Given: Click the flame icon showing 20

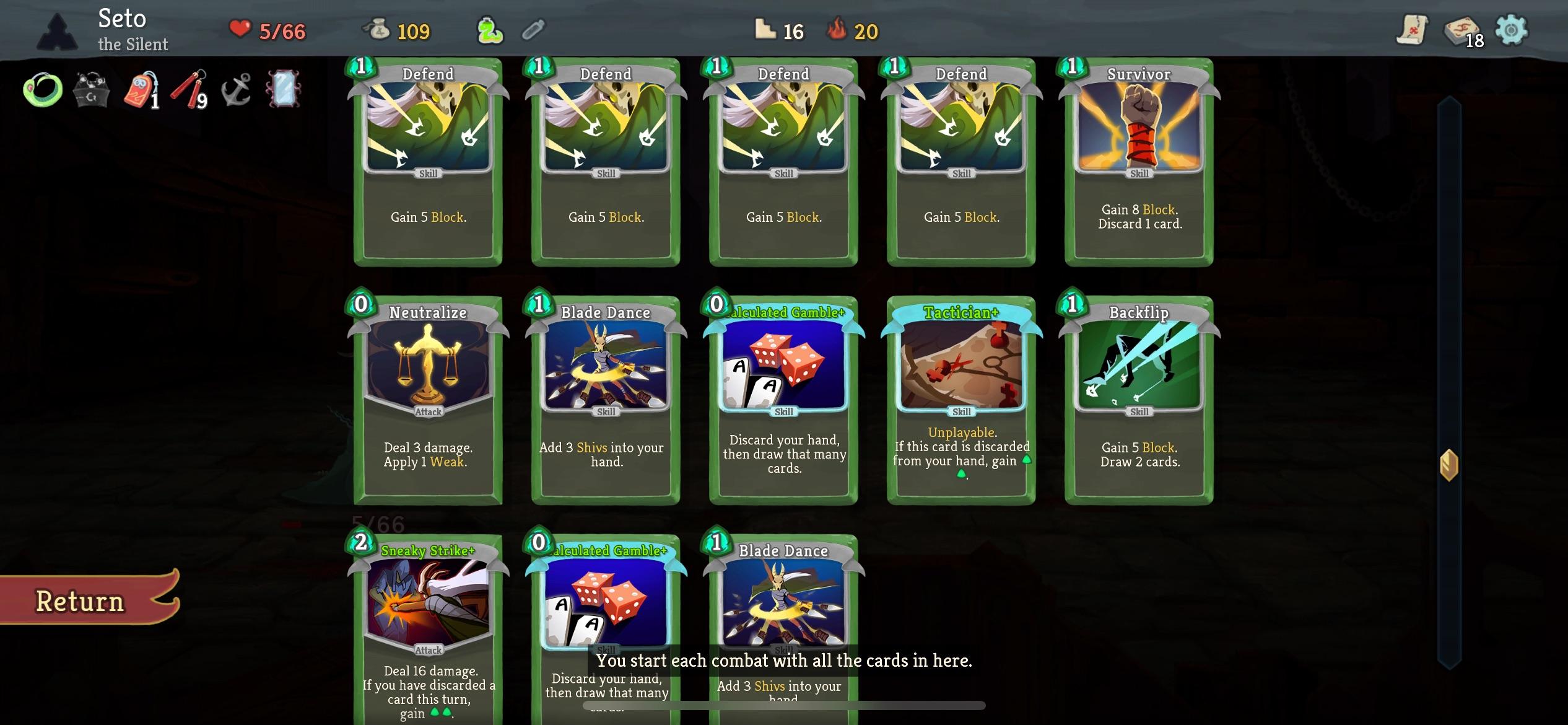Looking at the screenshot, I should click(x=853, y=29).
